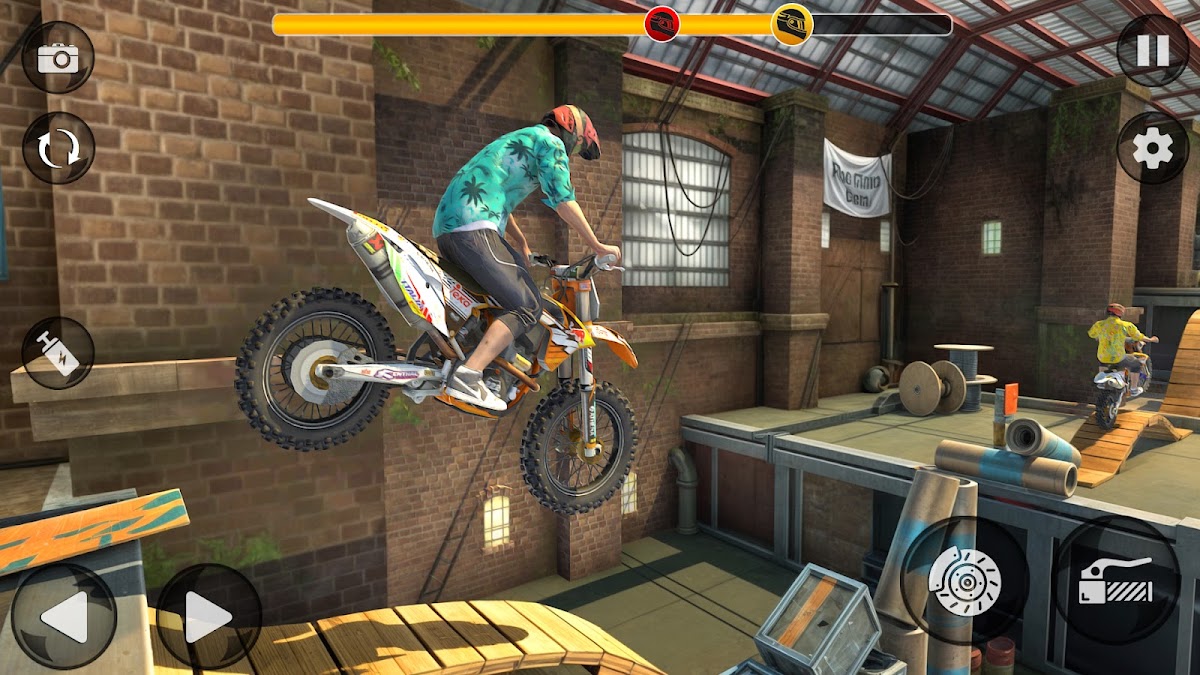Tap the throttle accelerator pedal button
The image size is (1200, 675).
1116,580
